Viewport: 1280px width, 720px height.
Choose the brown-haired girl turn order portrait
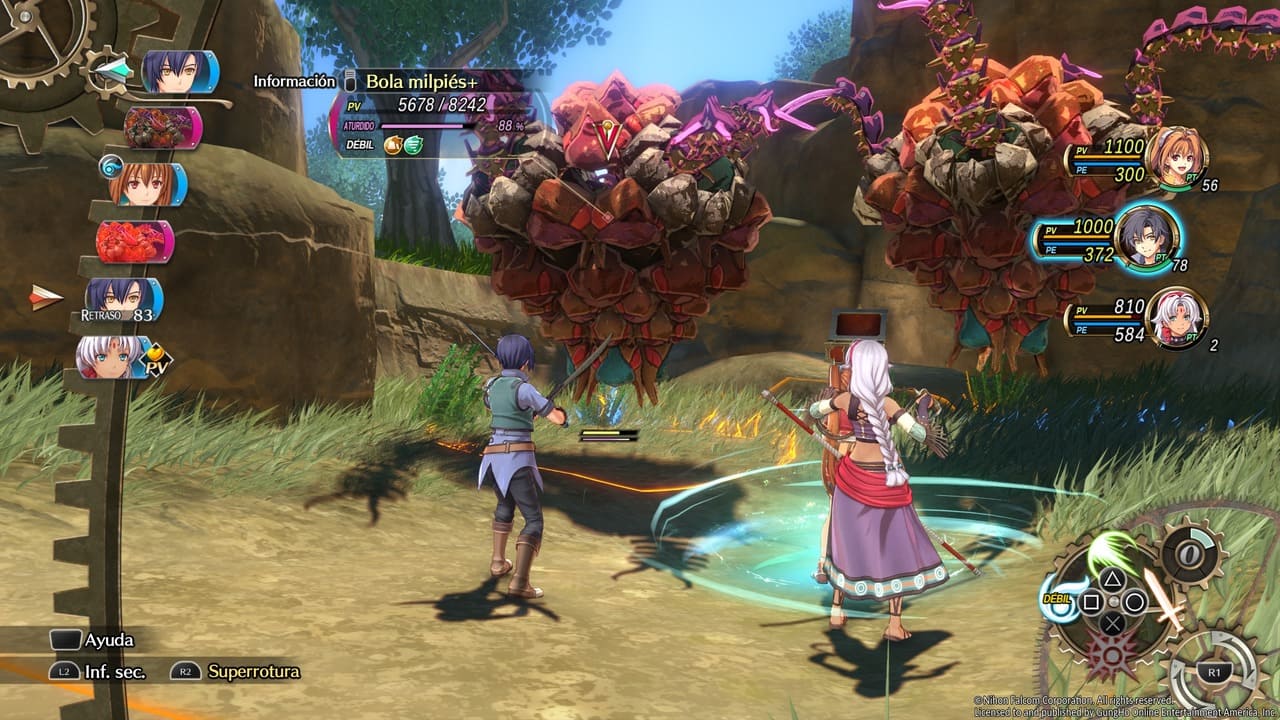146,185
